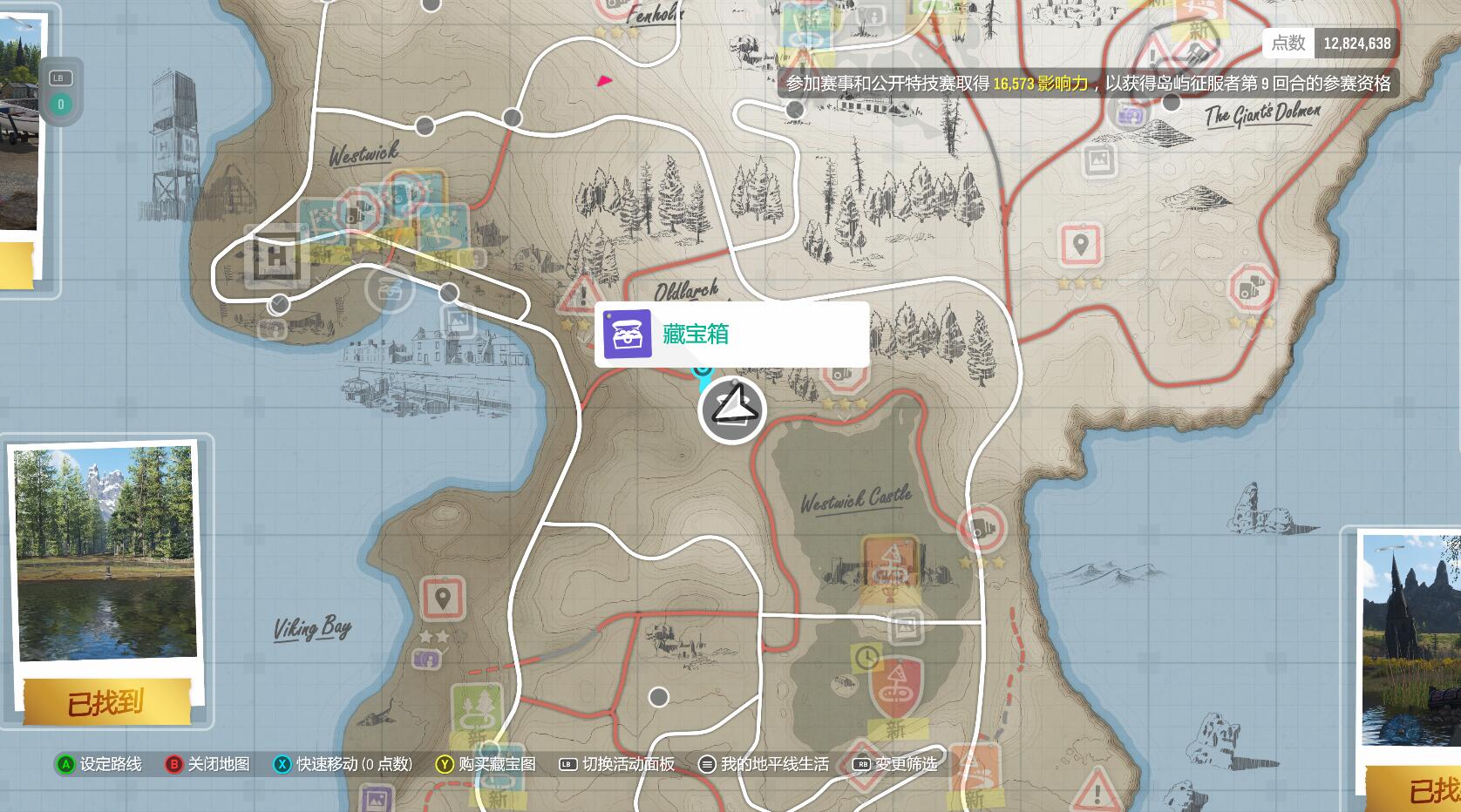Select the Westwick helipad H marker
Viewport: 1461px width, 812px height.
click(x=276, y=259)
